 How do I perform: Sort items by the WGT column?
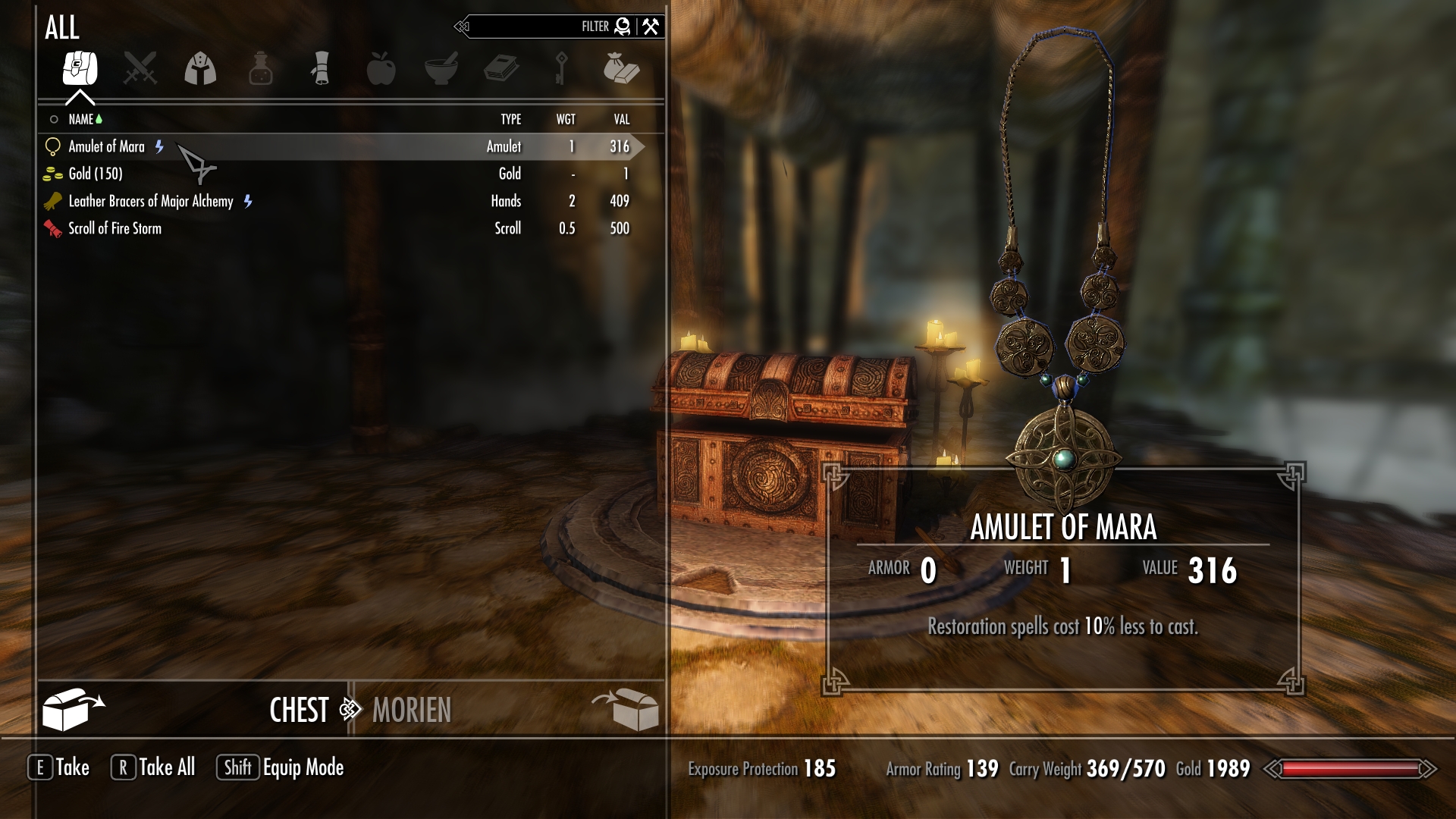566,119
